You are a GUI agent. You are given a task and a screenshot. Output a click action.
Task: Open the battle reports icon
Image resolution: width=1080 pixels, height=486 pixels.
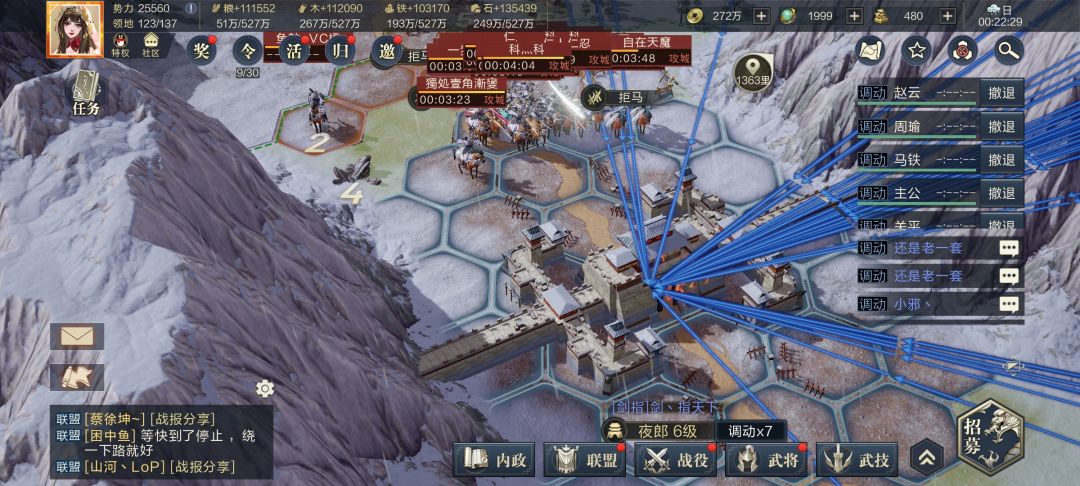[x=77, y=377]
